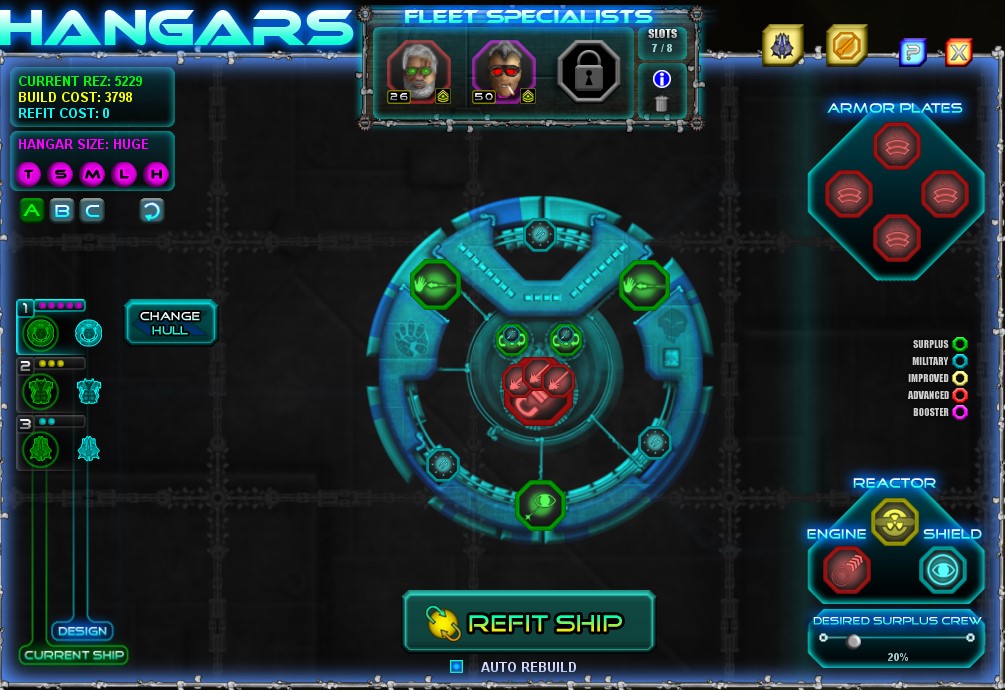Open the Change Hull option
The image size is (1005, 690).
tap(170, 322)
